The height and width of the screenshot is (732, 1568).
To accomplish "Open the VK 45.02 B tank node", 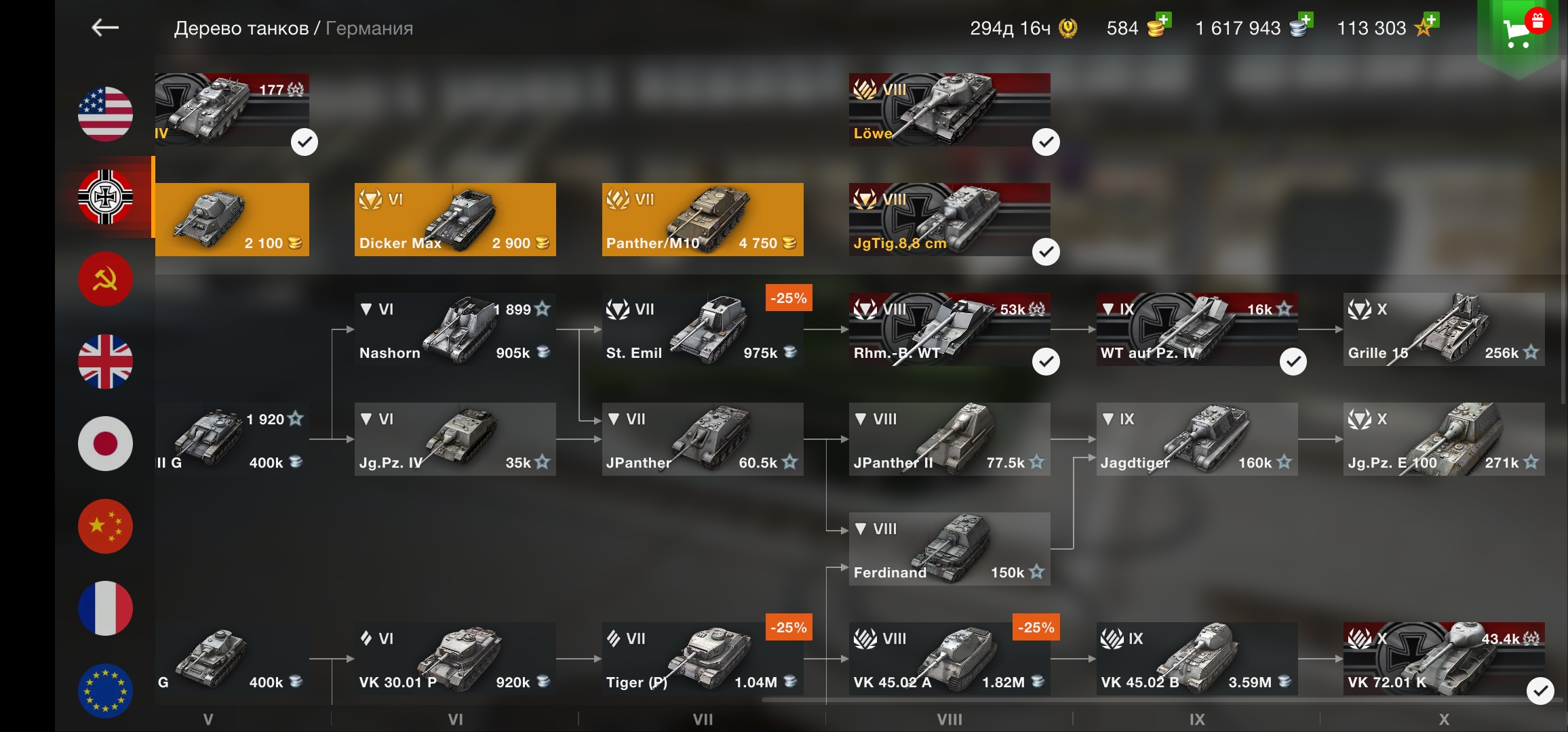I will pyautogui.click(x=1196, y=659).
